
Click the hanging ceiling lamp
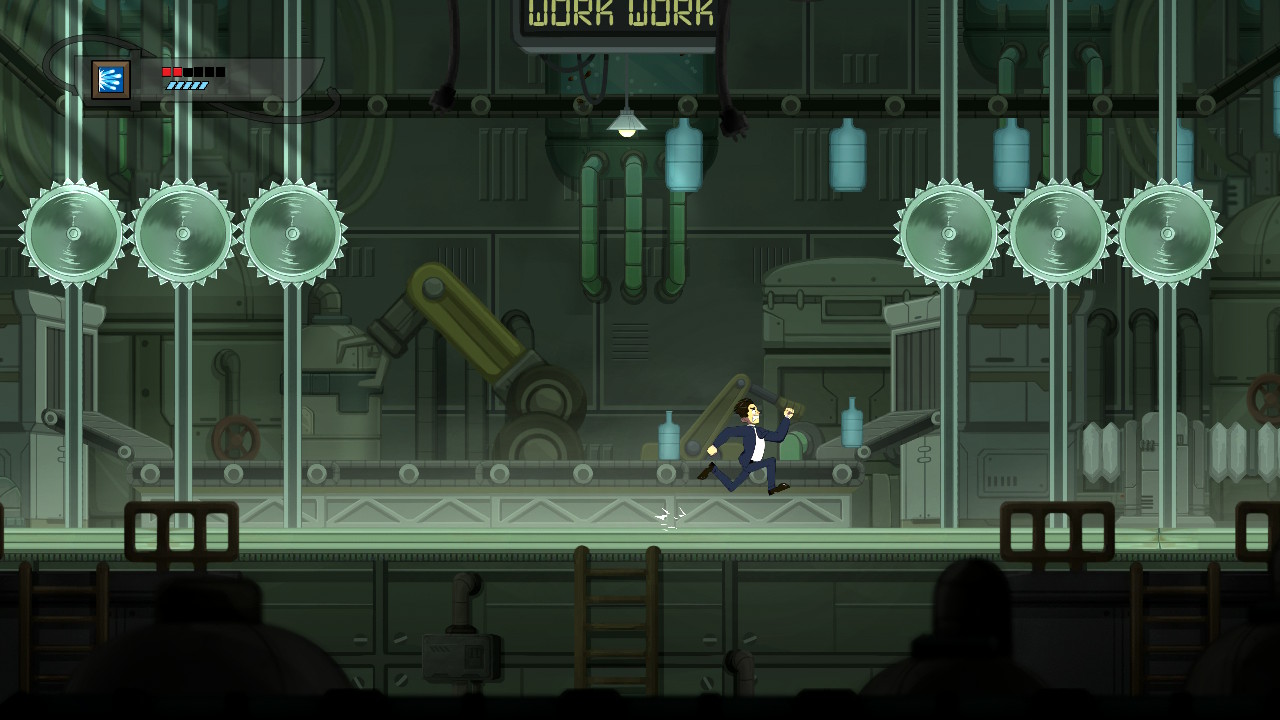click(x=629, y=122)
